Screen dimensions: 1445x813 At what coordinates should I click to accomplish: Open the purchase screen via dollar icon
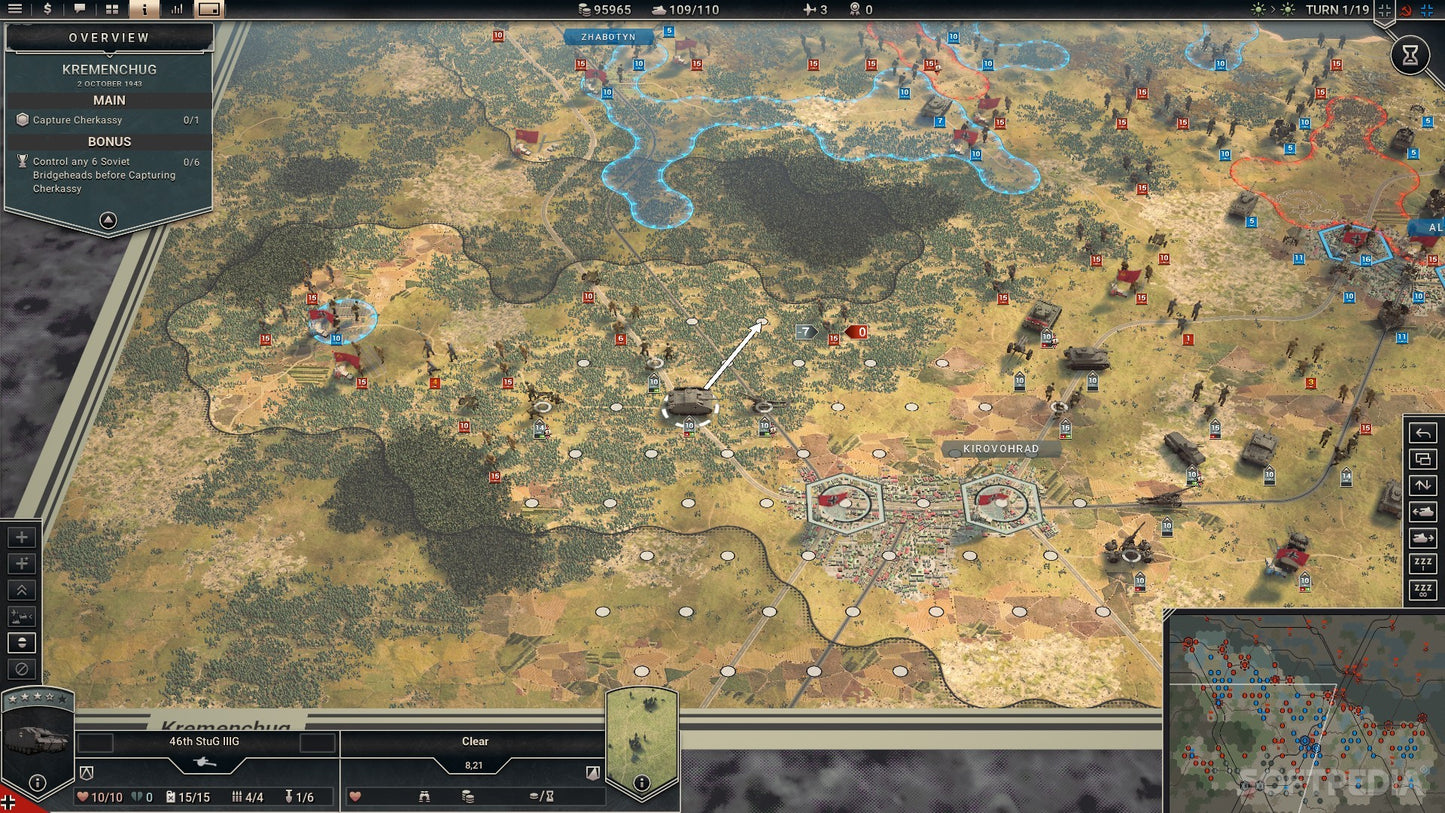coord(45,10)
